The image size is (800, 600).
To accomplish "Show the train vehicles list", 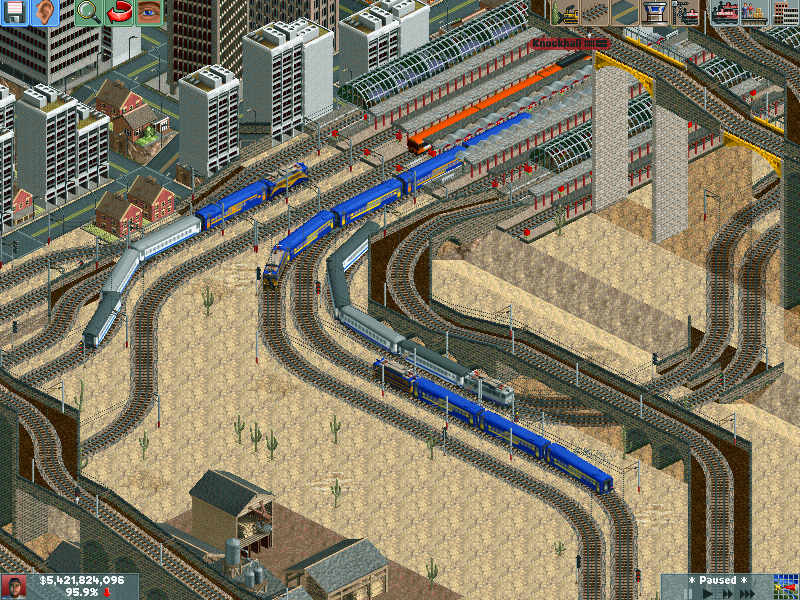I will pos(722,13).
